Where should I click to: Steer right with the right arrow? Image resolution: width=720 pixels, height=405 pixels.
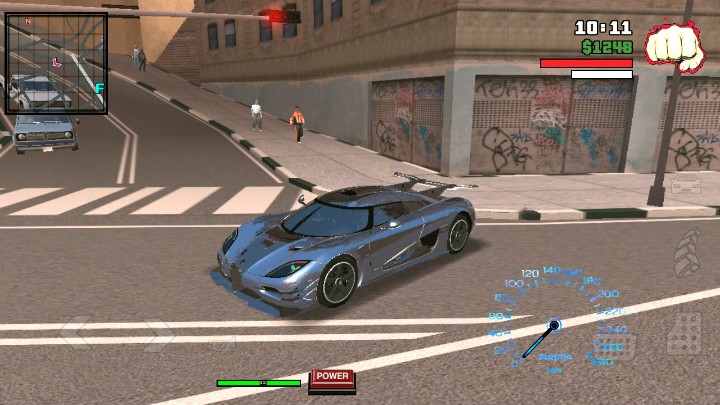(x=157, y=334)
